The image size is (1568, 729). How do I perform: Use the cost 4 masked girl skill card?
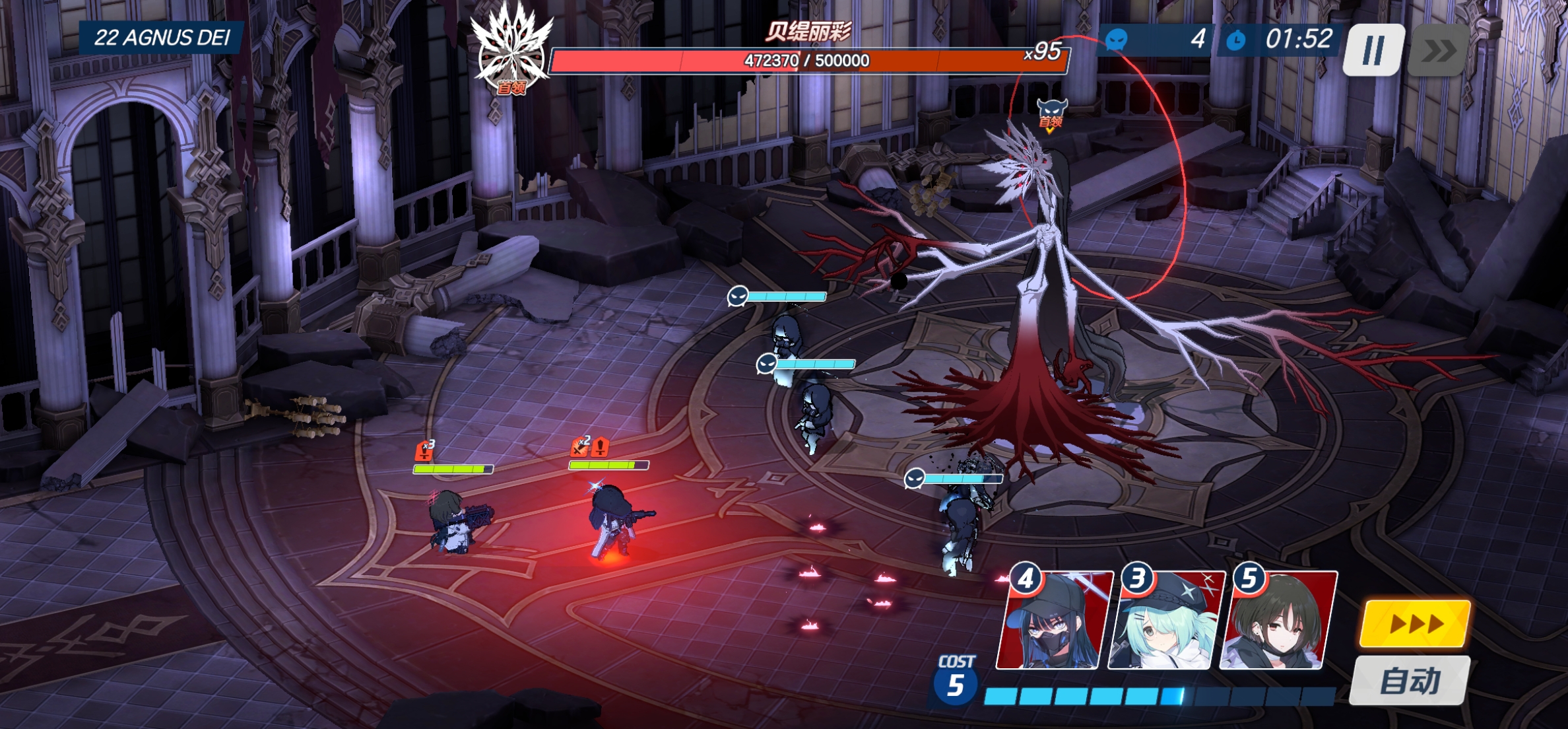tap(1053, 621)
